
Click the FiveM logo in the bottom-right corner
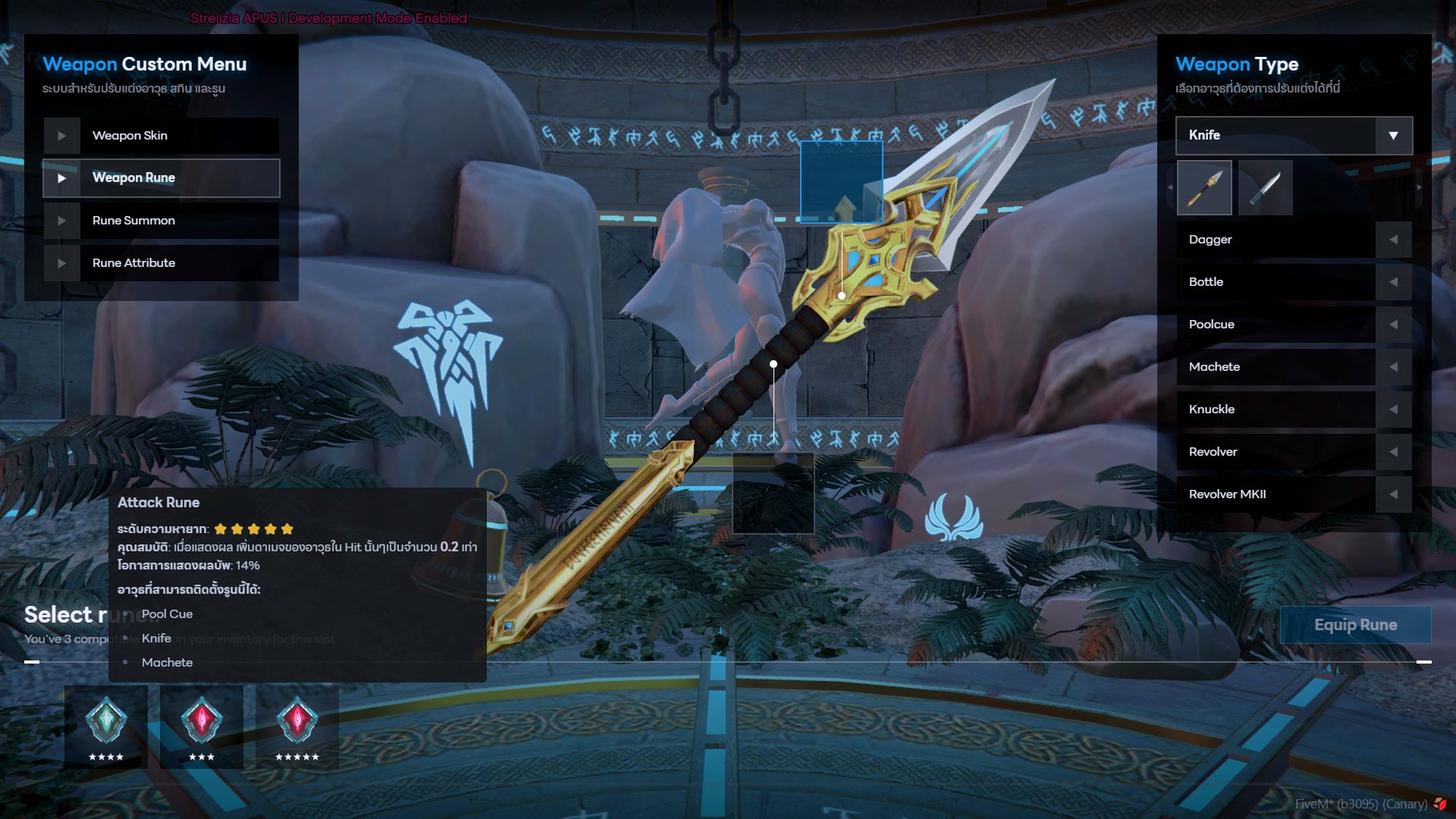(1440, 802)
